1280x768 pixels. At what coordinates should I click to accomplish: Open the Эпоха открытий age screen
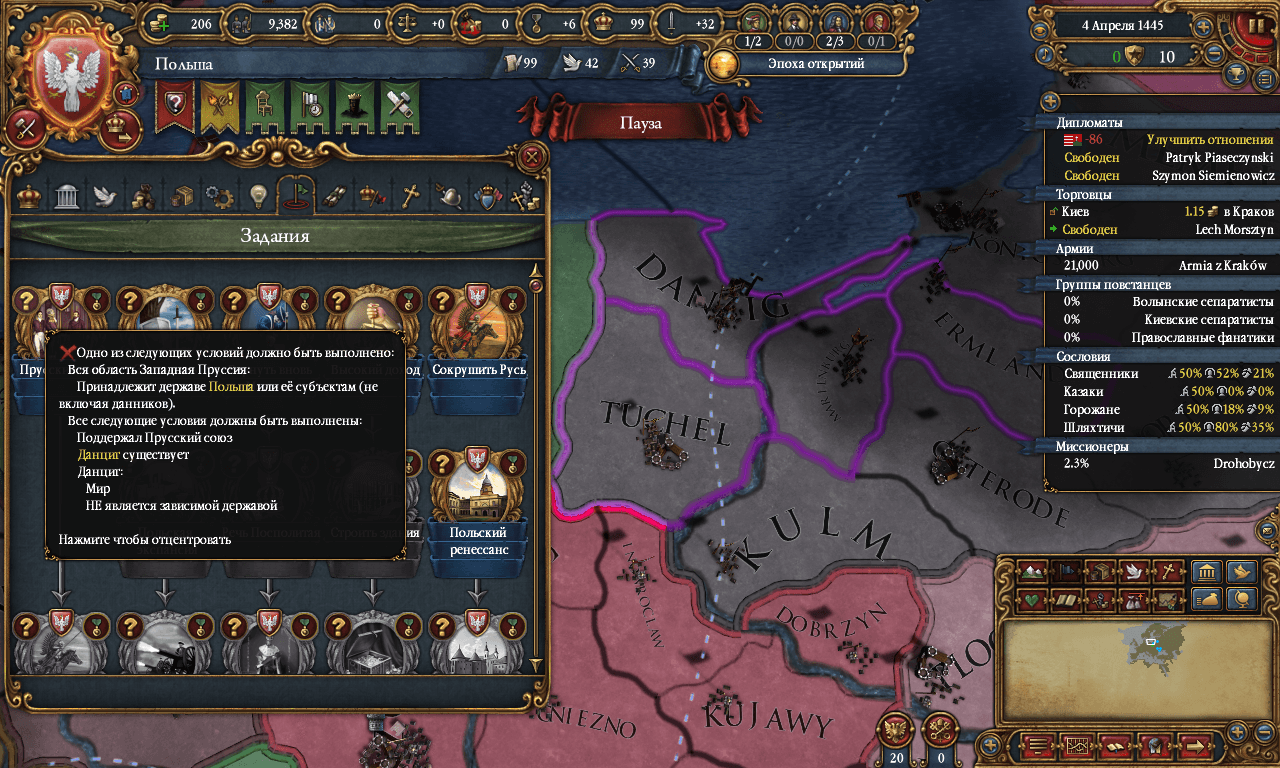pyautogui.click(x=787, y=64)
